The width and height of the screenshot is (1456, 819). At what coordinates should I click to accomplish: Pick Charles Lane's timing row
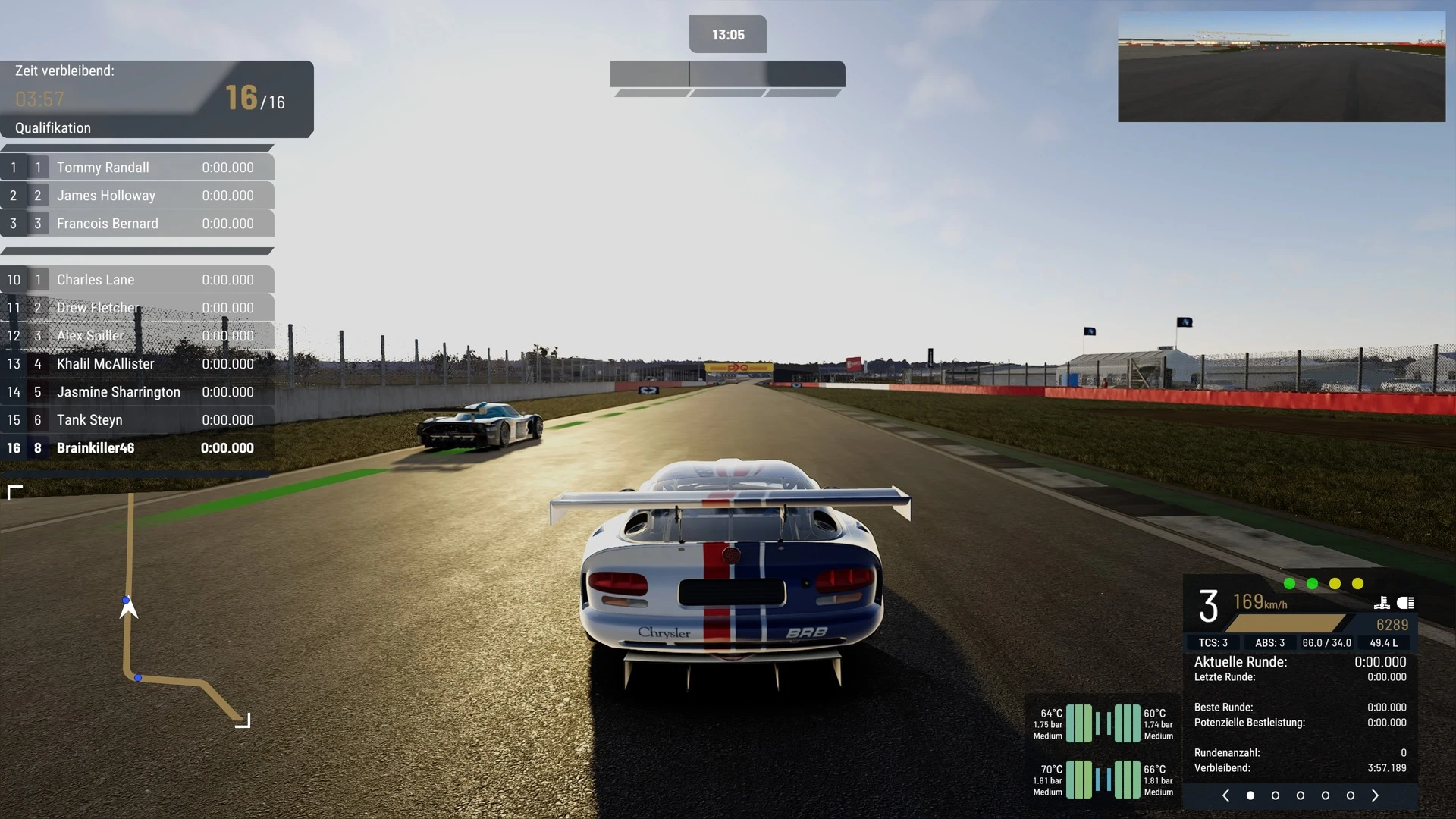(137, 280)
